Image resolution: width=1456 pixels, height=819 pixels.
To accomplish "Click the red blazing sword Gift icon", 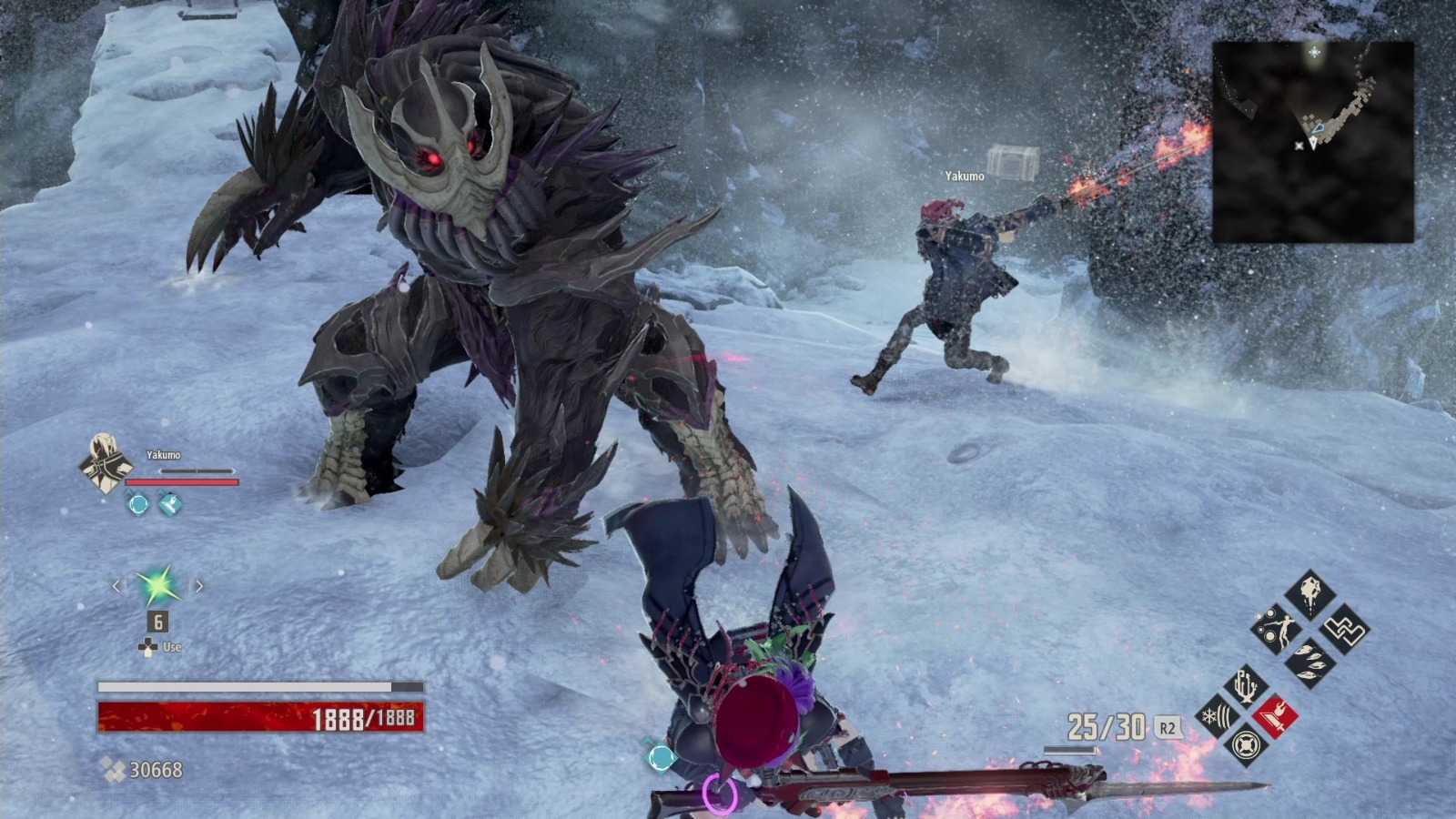I will point(1277,715).
